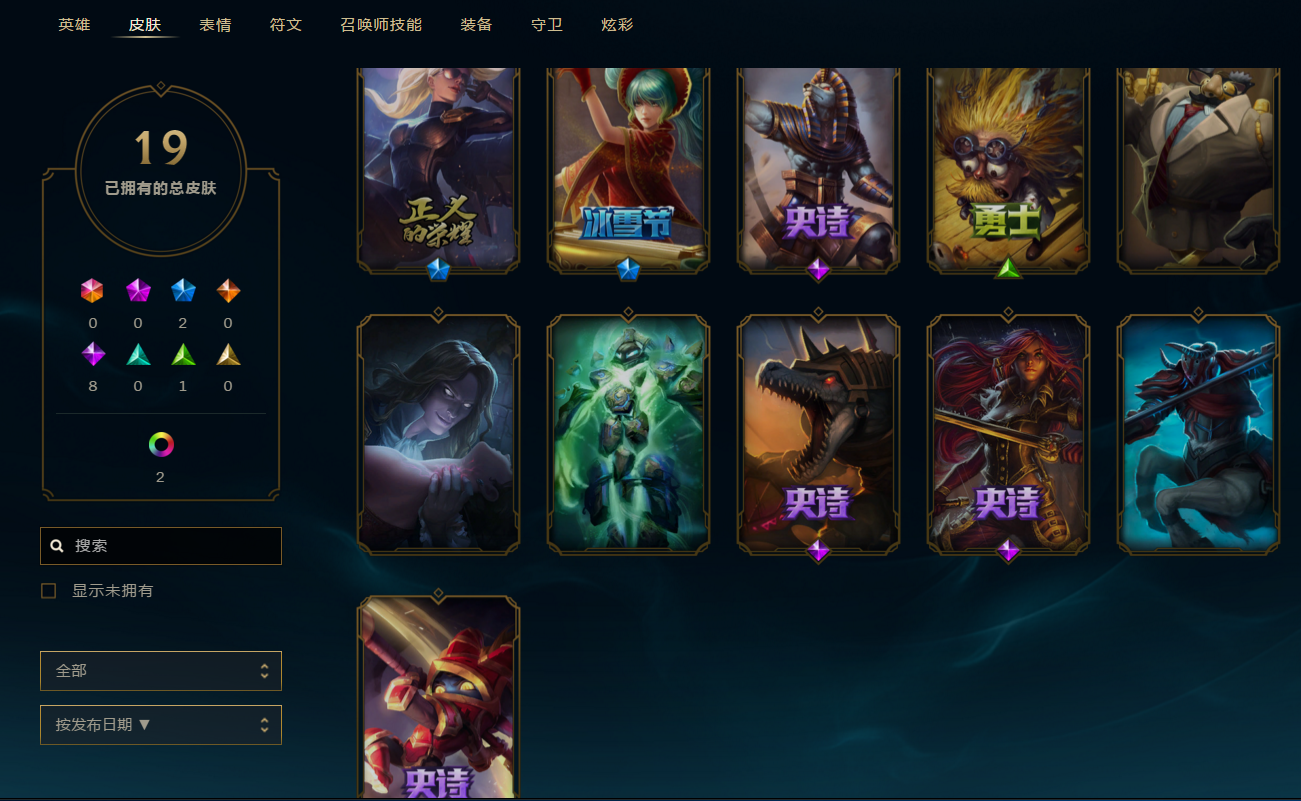Viewport: 1301px width, 801px height.
Task: Click the teal triangle rarity icon
Action: tap(138, 353)
